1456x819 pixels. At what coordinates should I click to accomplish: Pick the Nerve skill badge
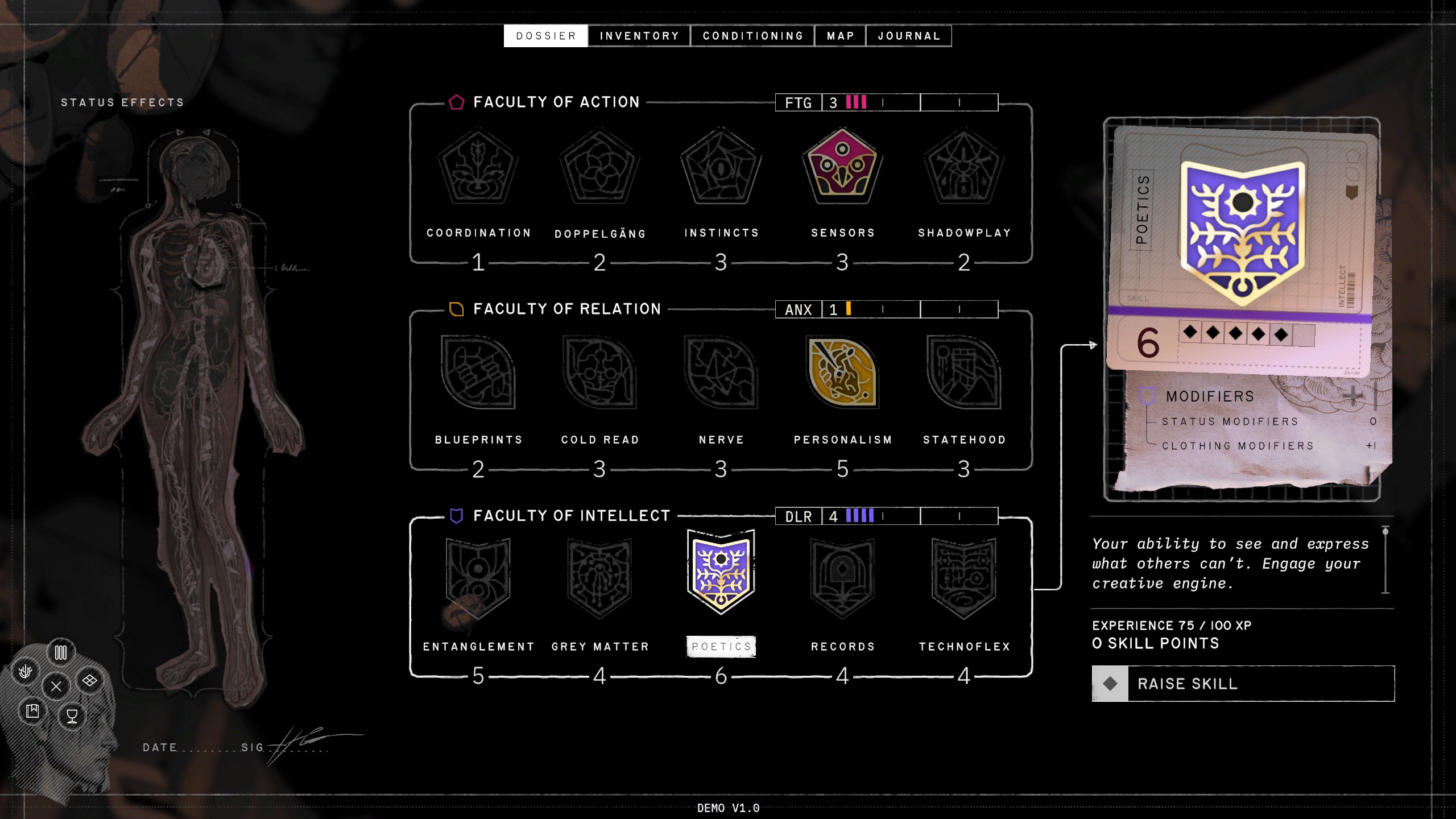(721, 373)
